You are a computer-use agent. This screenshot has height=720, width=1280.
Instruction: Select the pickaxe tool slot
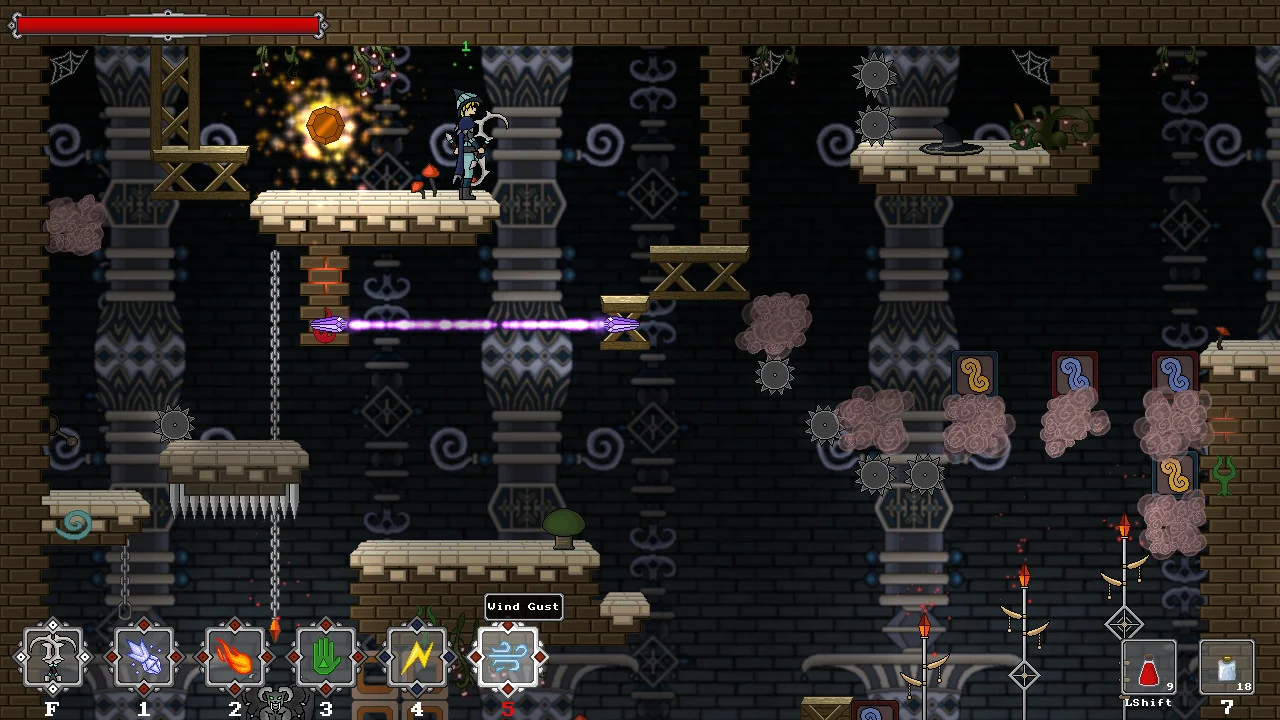(x=52, y=657)
